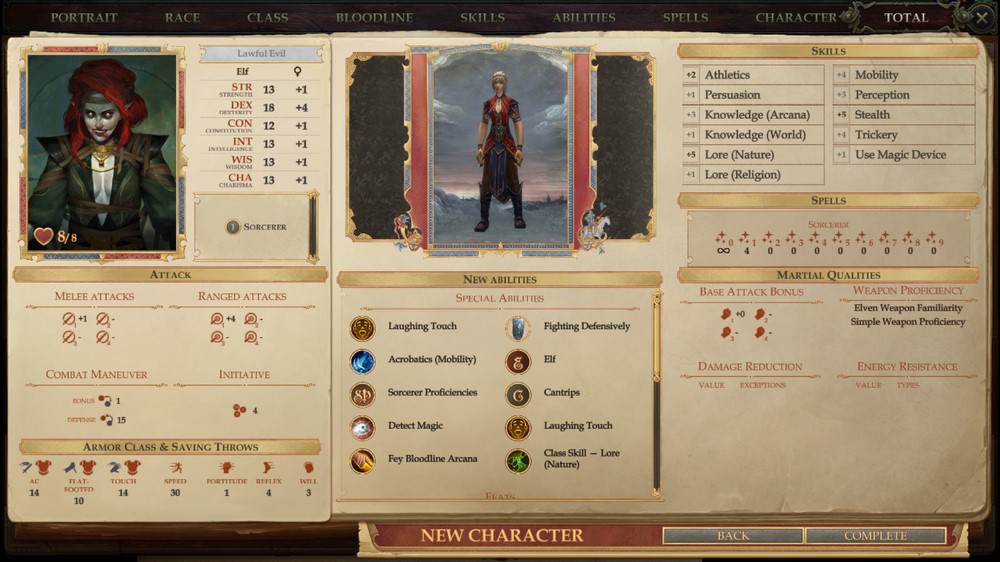The image size is (1000, 562).
Task: Click the Sorcerer Proficiencies icon
Action: tap(363, 393)
